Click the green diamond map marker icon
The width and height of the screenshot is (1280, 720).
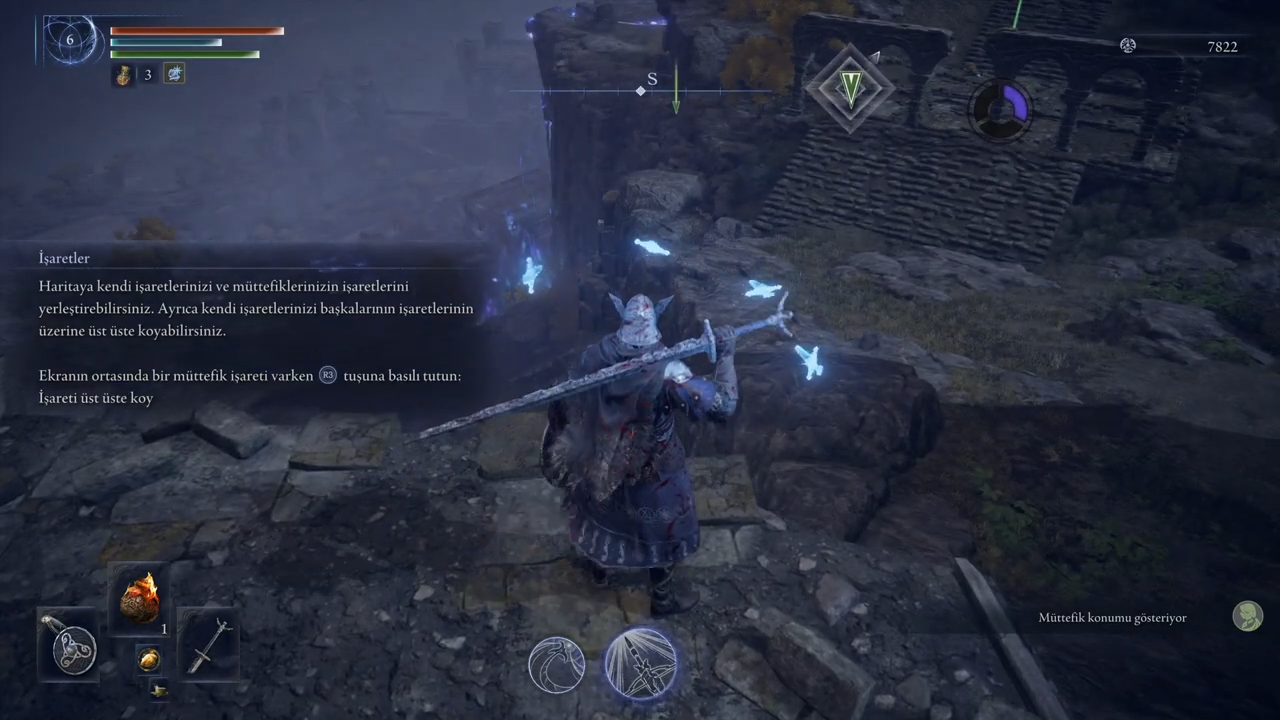pyautogui.click(x=850, y=88)
